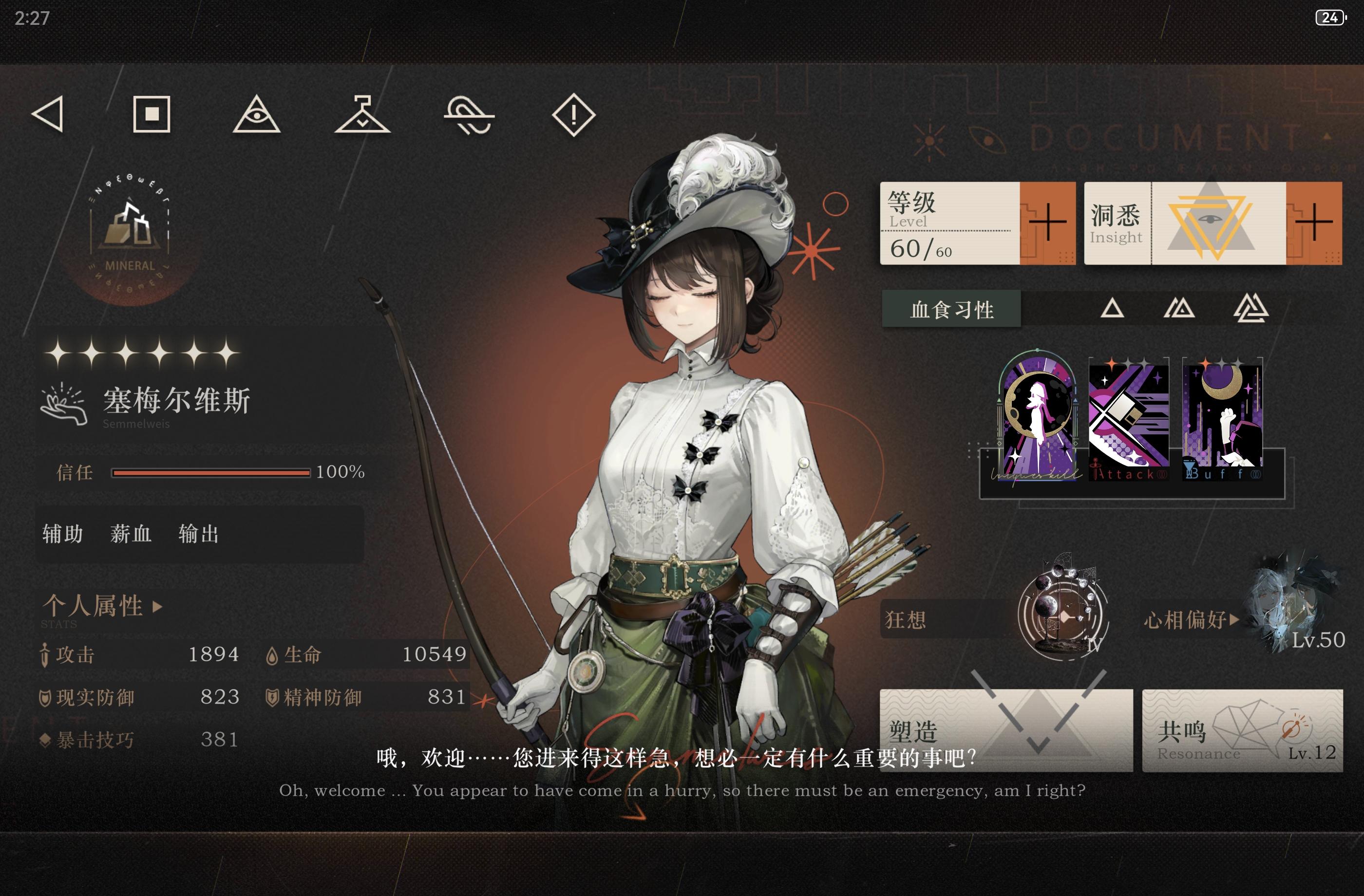The height and width of the screenshot is (896, 1364).
Task: Select the triple triangle insight tier
Action: (1251, 309)
